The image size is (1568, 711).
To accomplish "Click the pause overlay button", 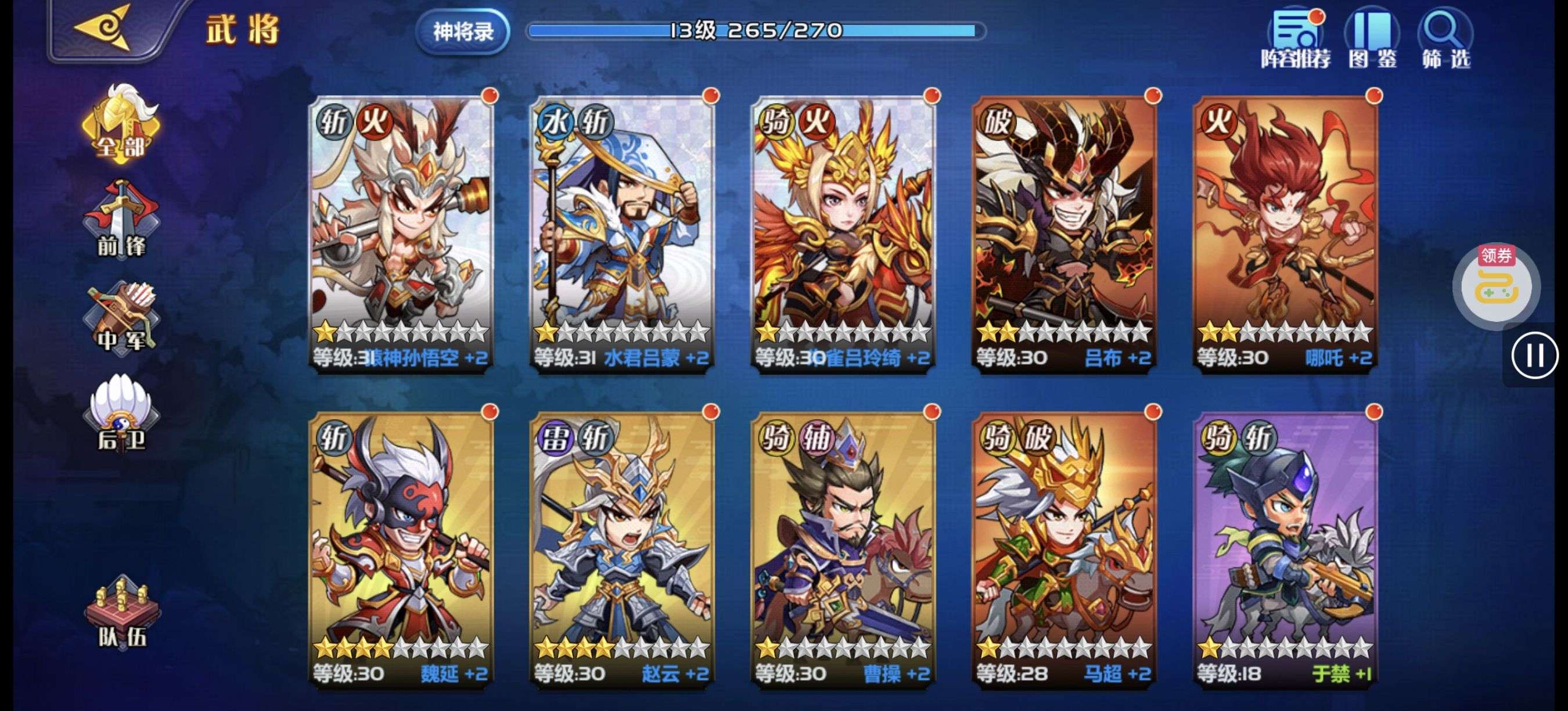I will pyautogui.click(x=1534, y=355).
